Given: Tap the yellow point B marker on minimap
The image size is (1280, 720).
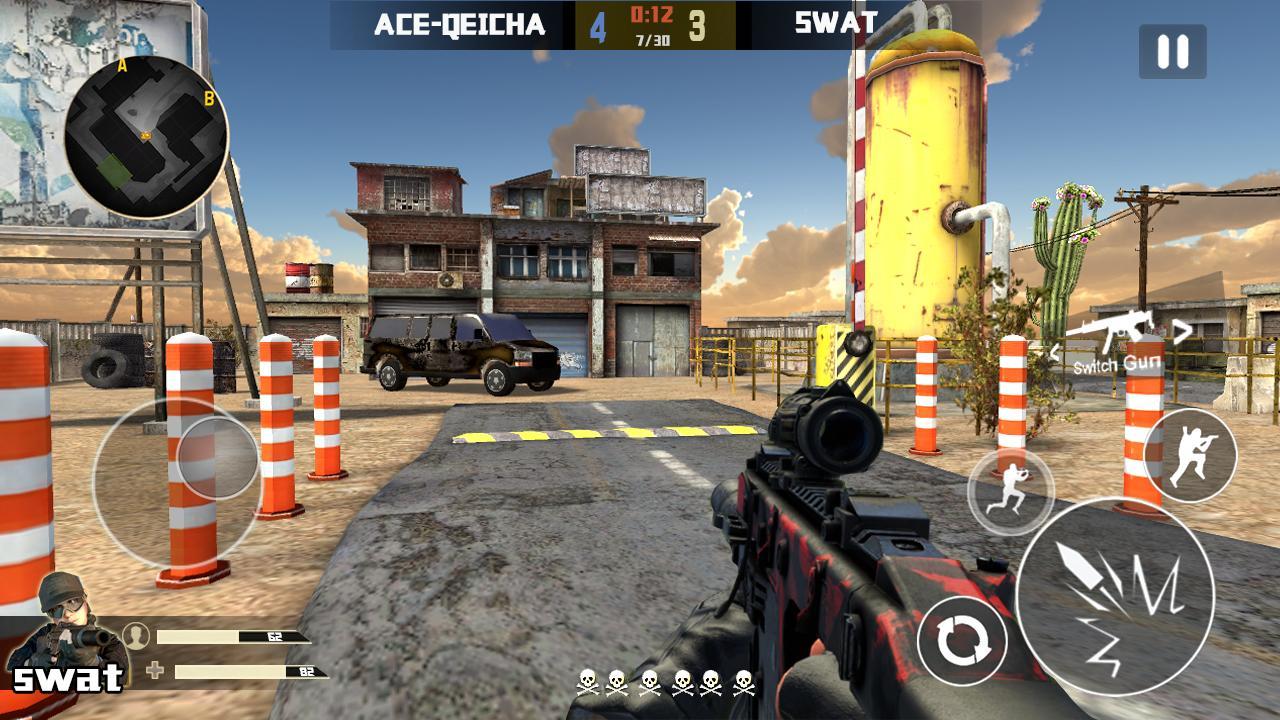Looking at the screenshot, I should coord(207,99).
